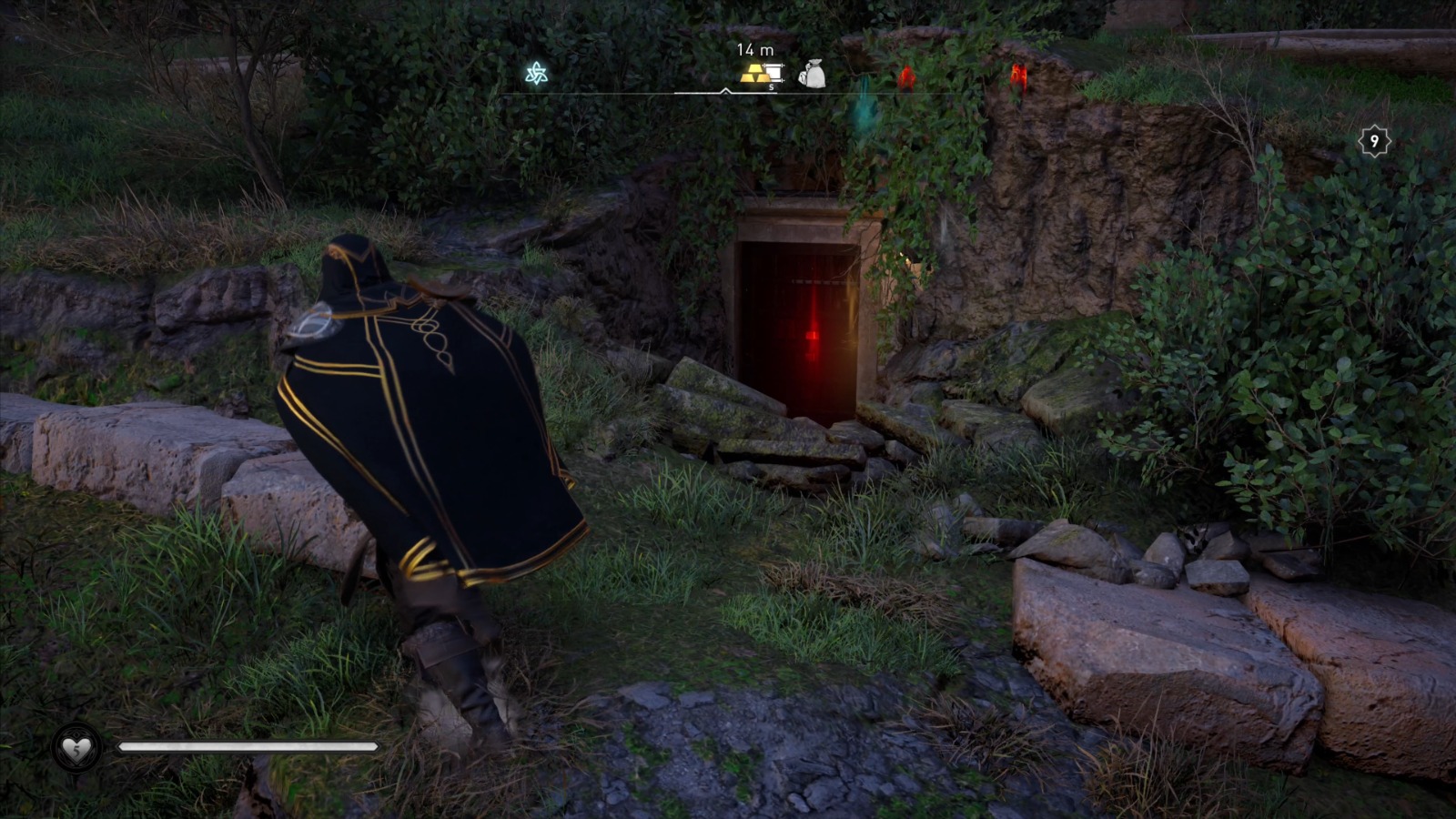Click the white health bar at bottom left

[246, 748]
